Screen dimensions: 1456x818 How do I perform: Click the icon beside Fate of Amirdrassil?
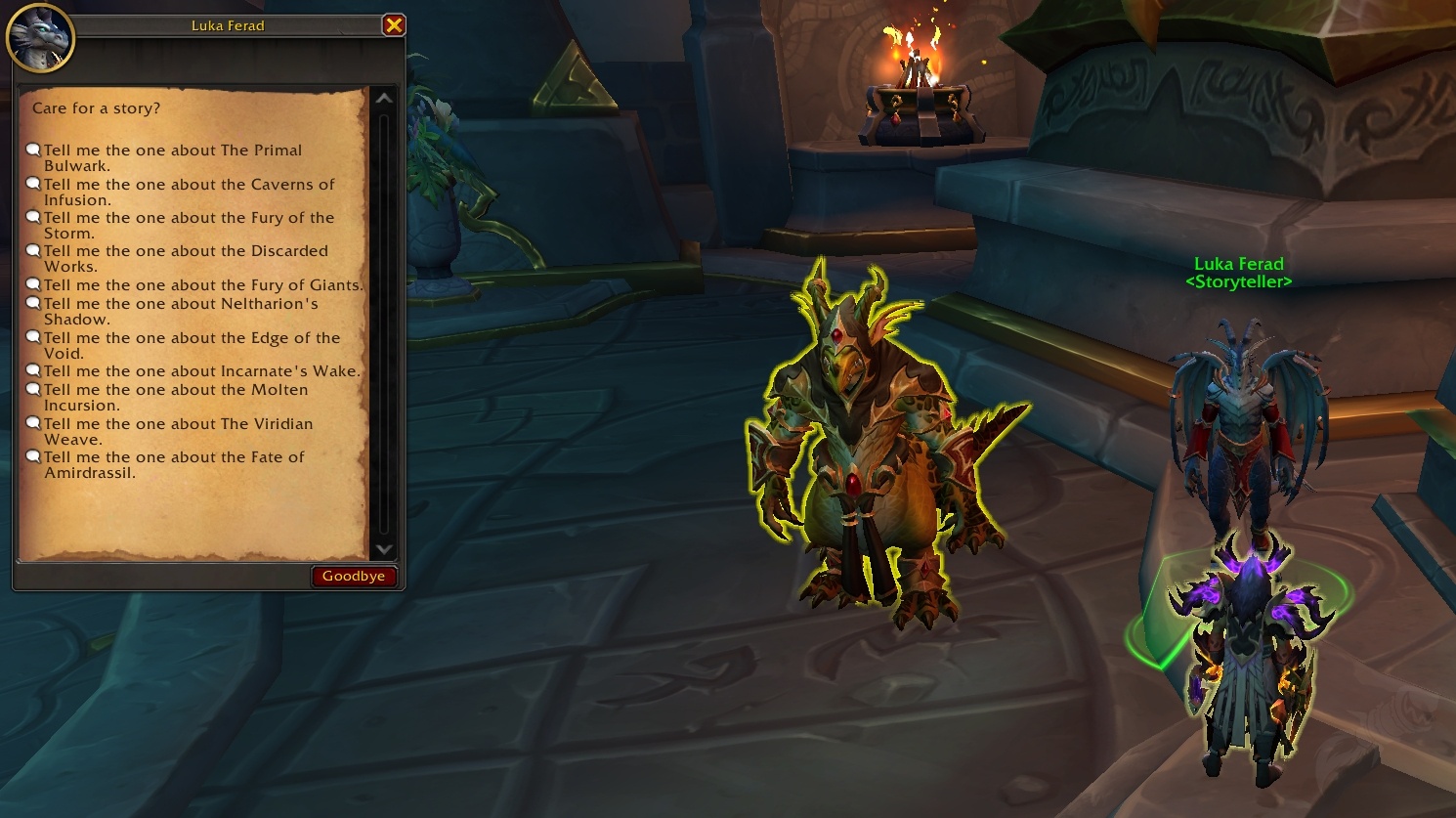34,455
